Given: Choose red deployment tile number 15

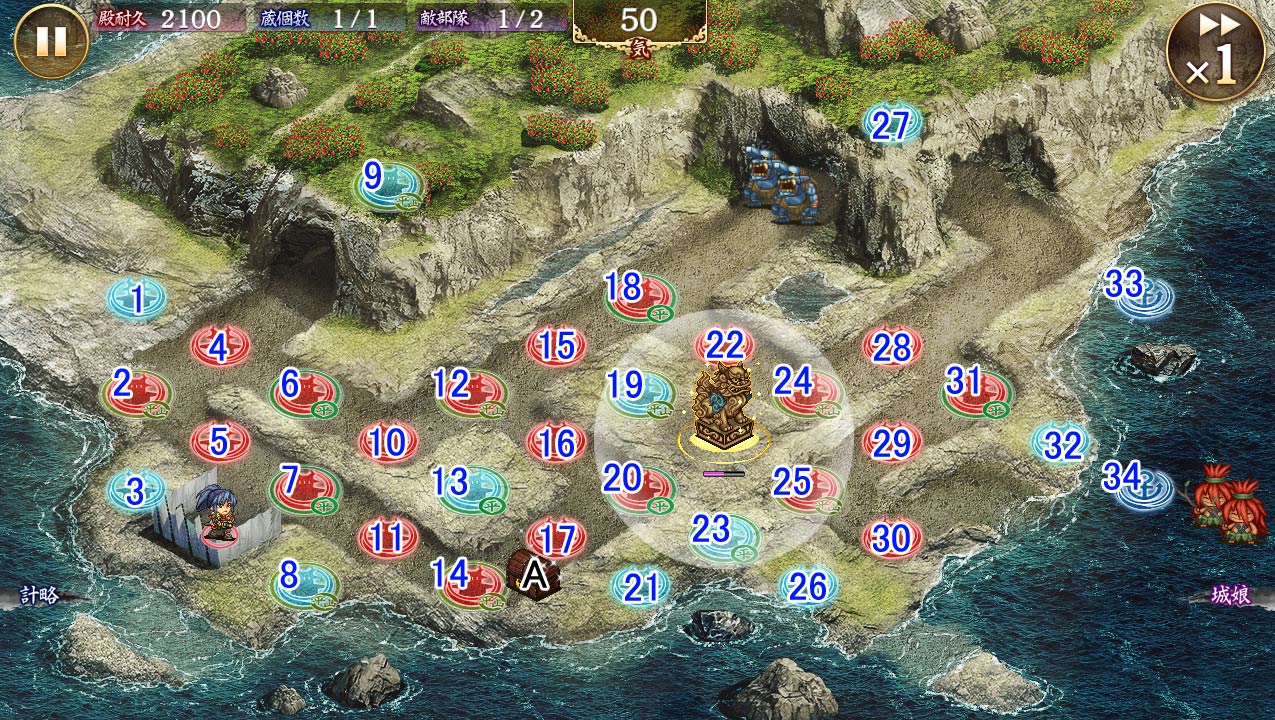Looking at the screenshot, I should [557, 346].
